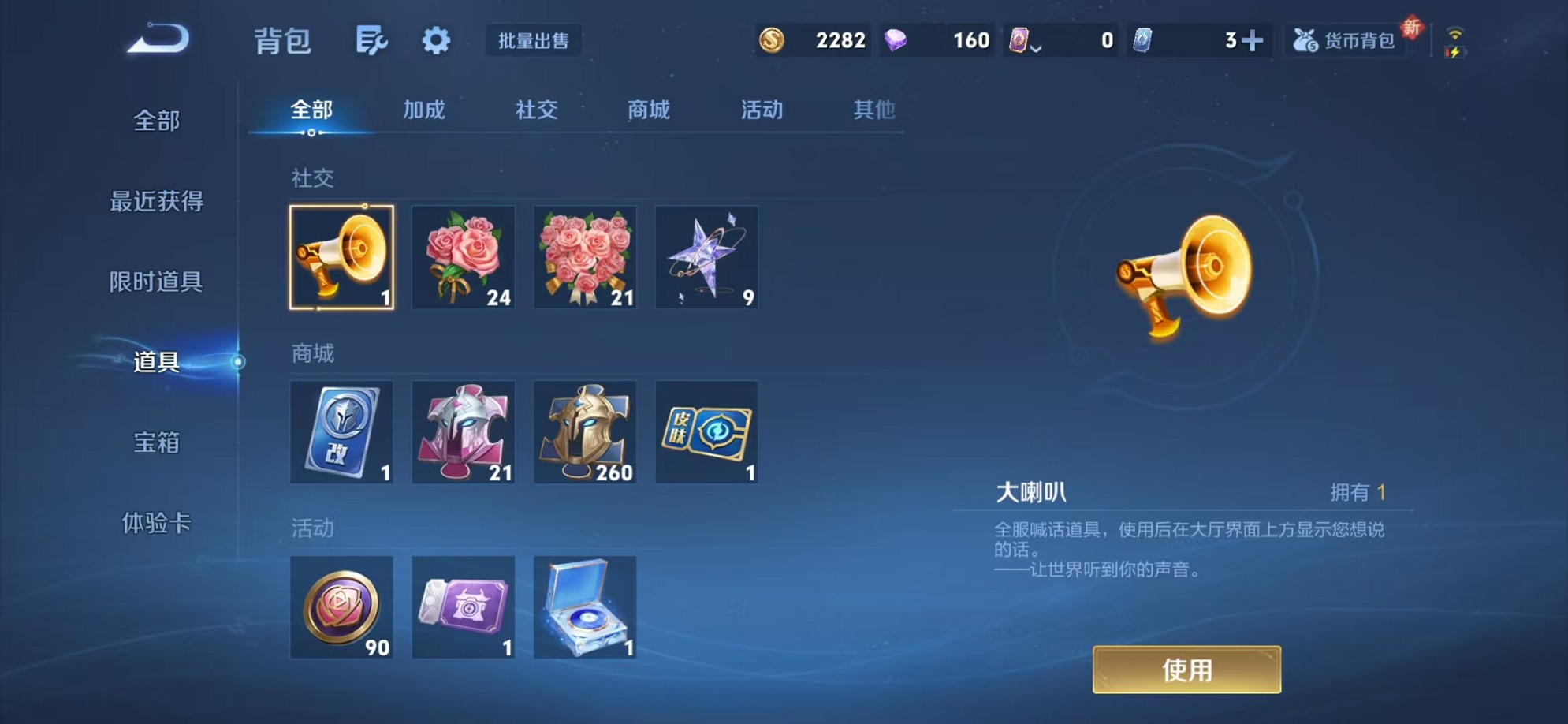Select the rose bouquet with 24 count

[x=464, y=259]
